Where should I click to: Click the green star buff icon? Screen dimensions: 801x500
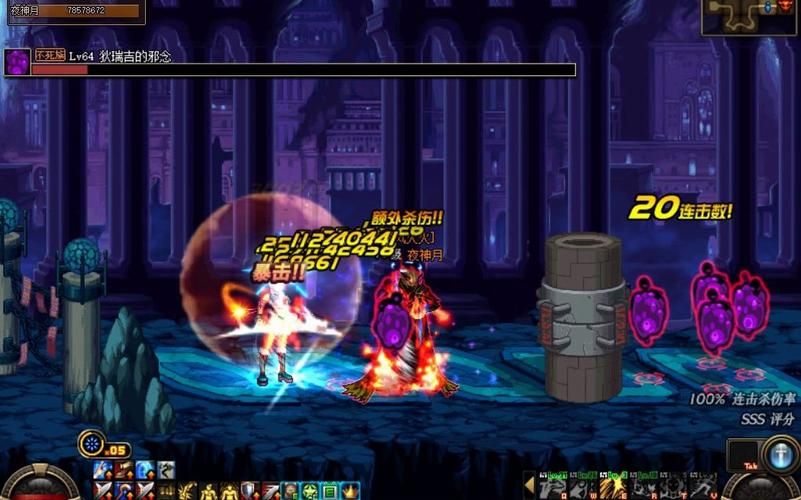(310, 491)
